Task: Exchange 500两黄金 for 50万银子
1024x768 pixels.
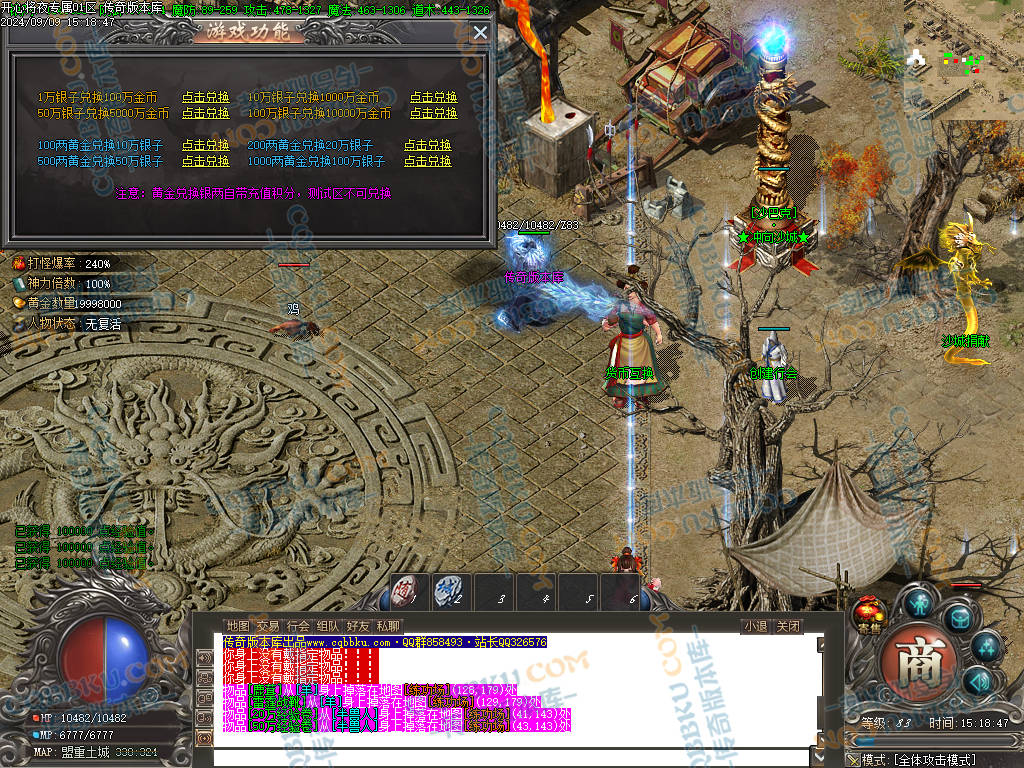Action: (205, 161)
